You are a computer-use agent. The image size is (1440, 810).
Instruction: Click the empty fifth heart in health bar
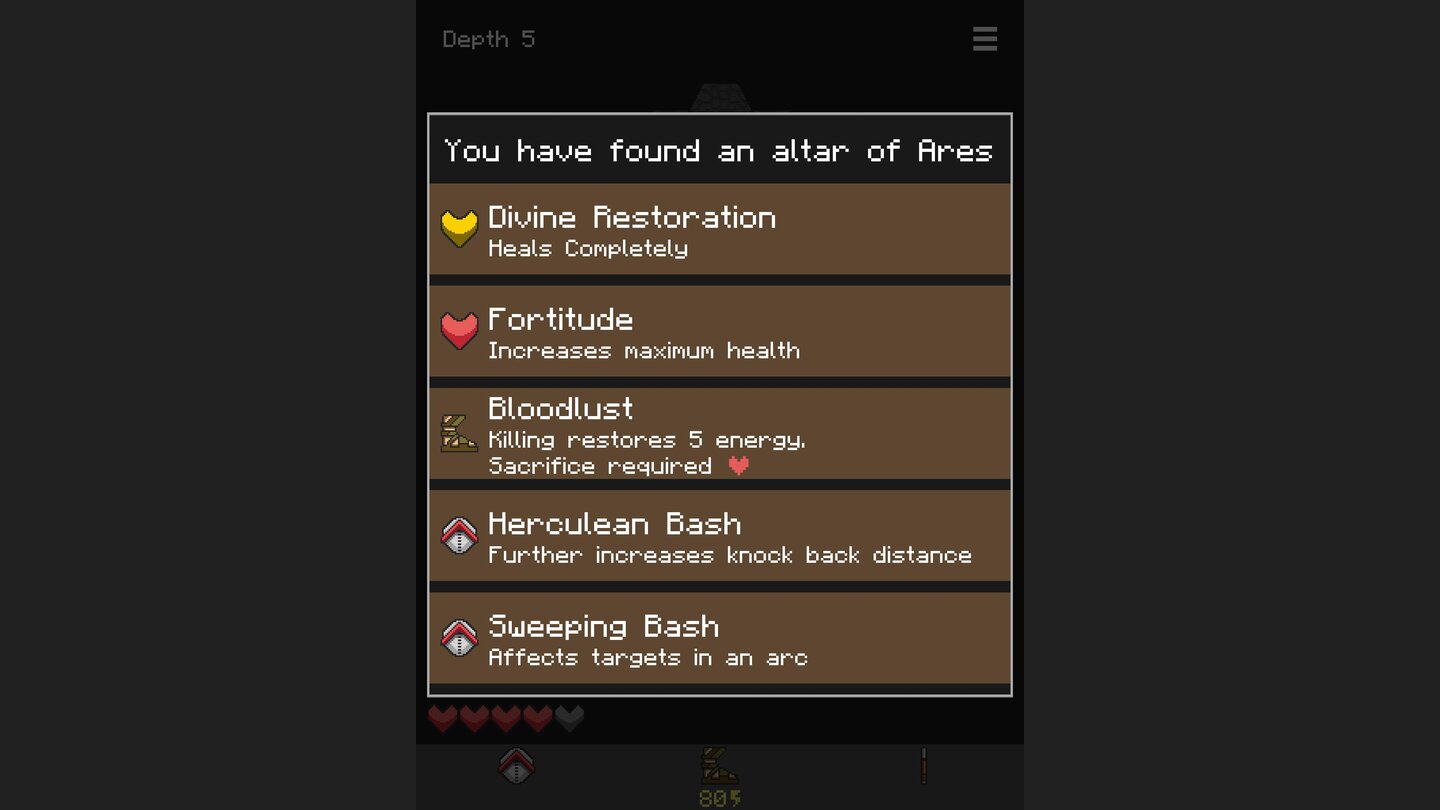570,718
